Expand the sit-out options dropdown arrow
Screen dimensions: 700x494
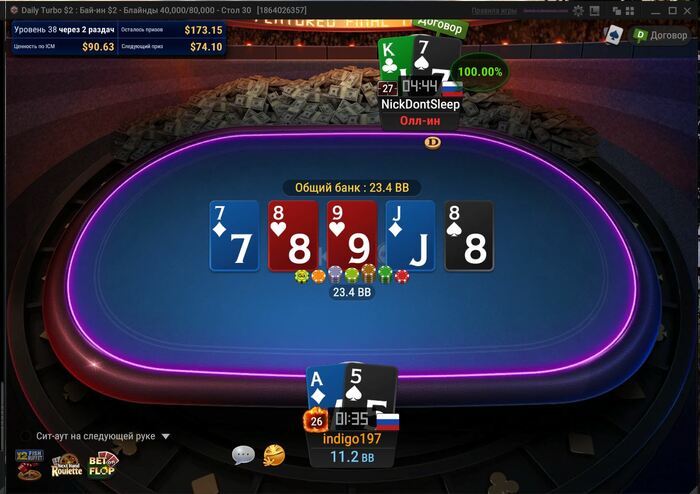pos(166,437)
